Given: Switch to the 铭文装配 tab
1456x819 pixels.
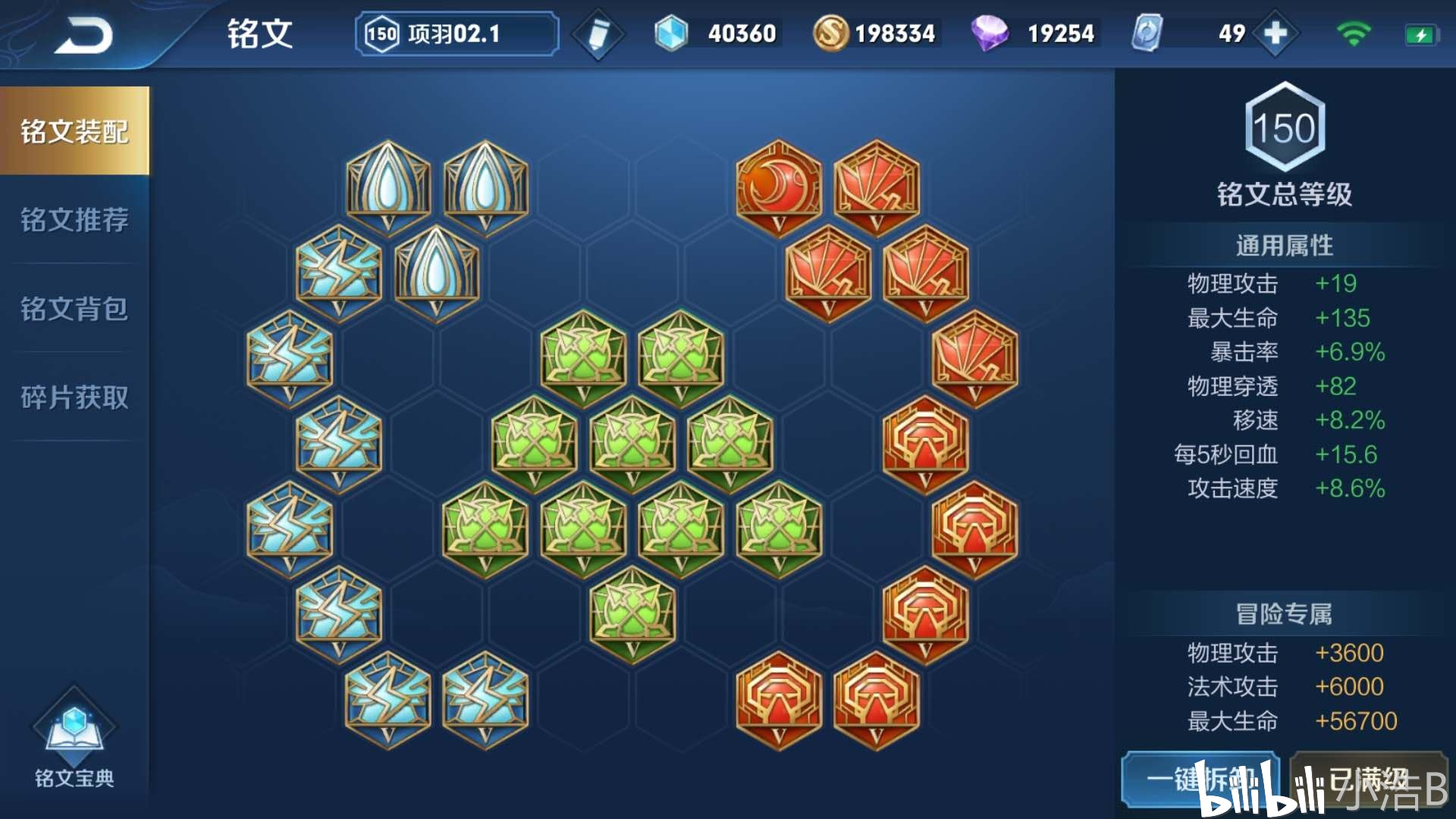Looking at the screenshot, I should coord(74,131).
